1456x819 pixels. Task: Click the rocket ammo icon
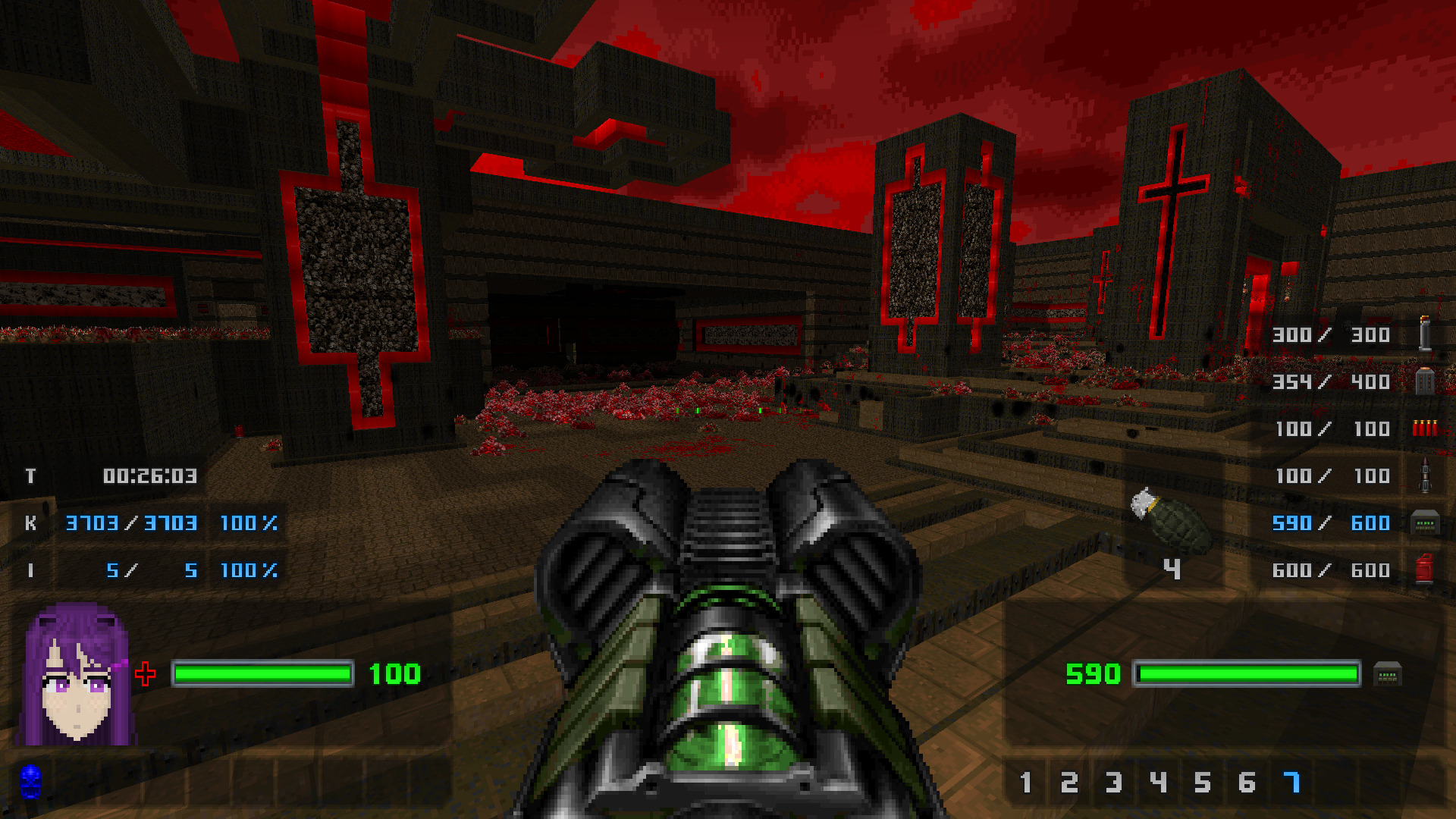(1424, 475)
